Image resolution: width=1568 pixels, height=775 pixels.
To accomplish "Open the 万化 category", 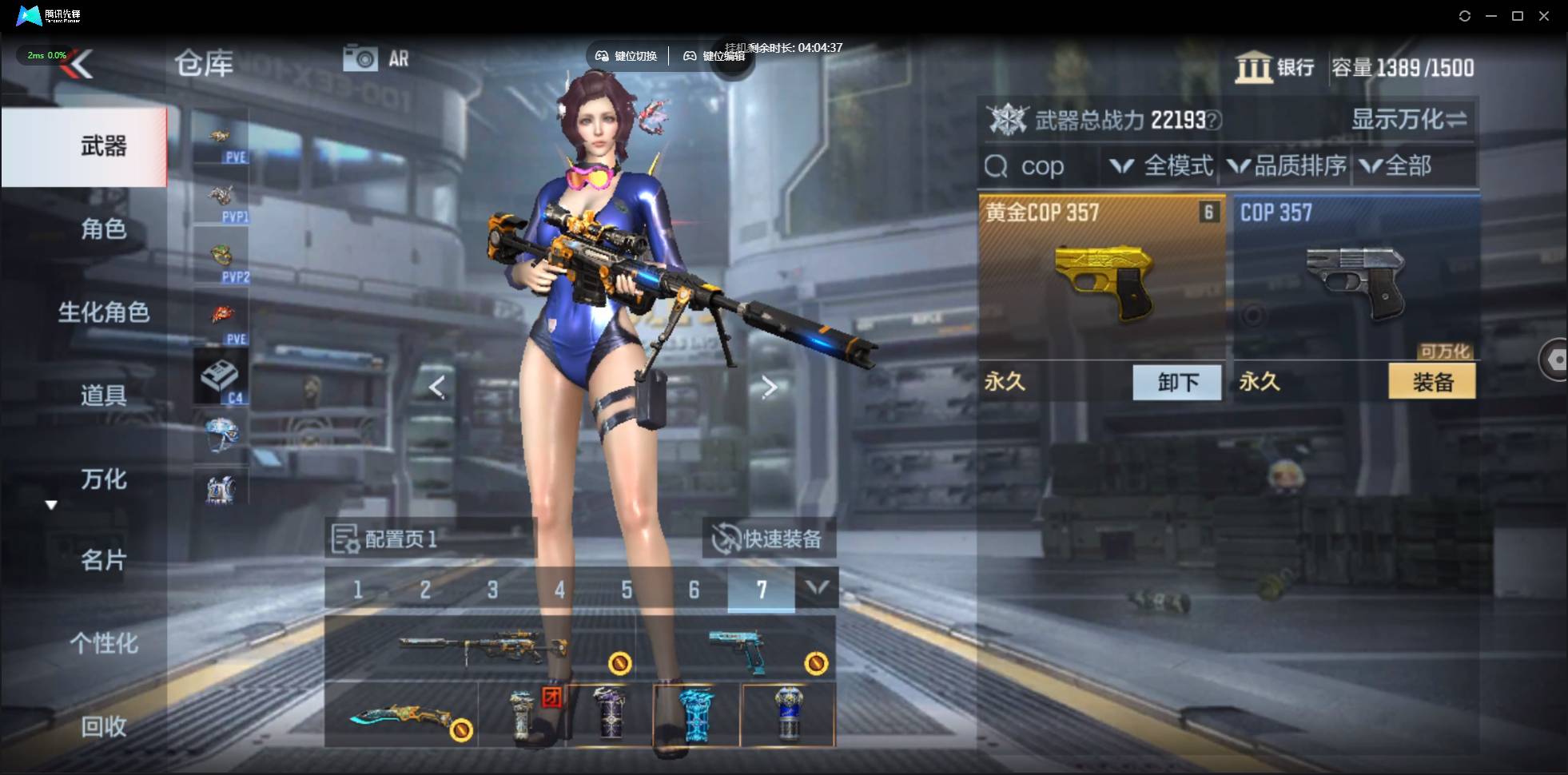I will click(103, 479).
